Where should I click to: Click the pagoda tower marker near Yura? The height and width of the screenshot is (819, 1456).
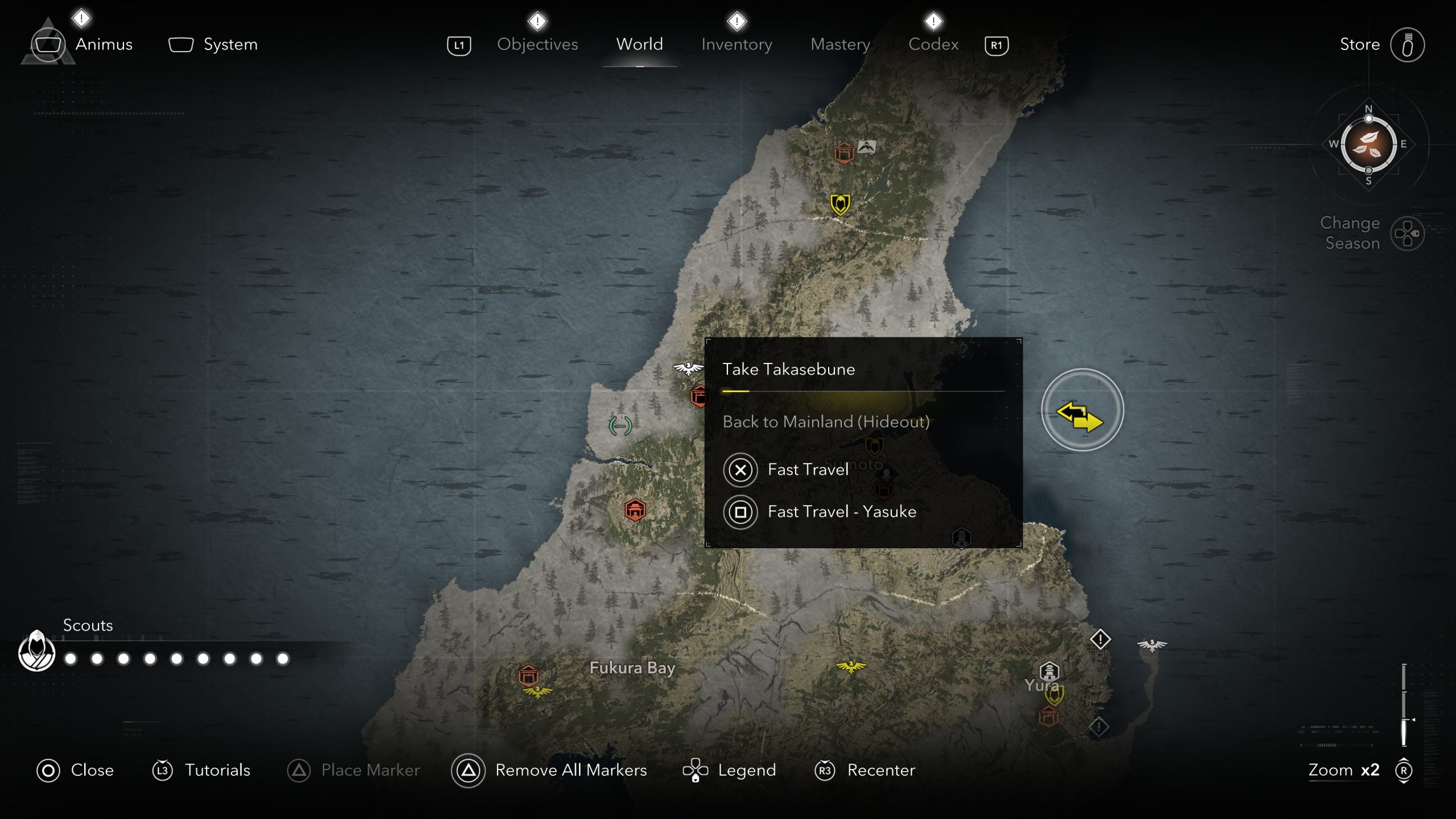[x=1049, y=671]
